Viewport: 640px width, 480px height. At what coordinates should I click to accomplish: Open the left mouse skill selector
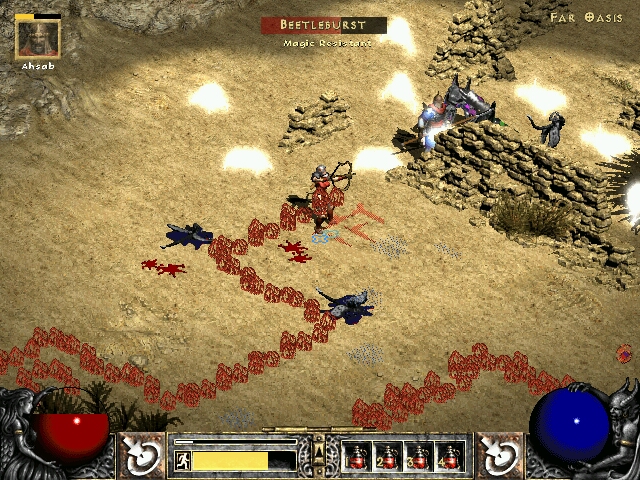pyautogui.click(x=143, y=455)
